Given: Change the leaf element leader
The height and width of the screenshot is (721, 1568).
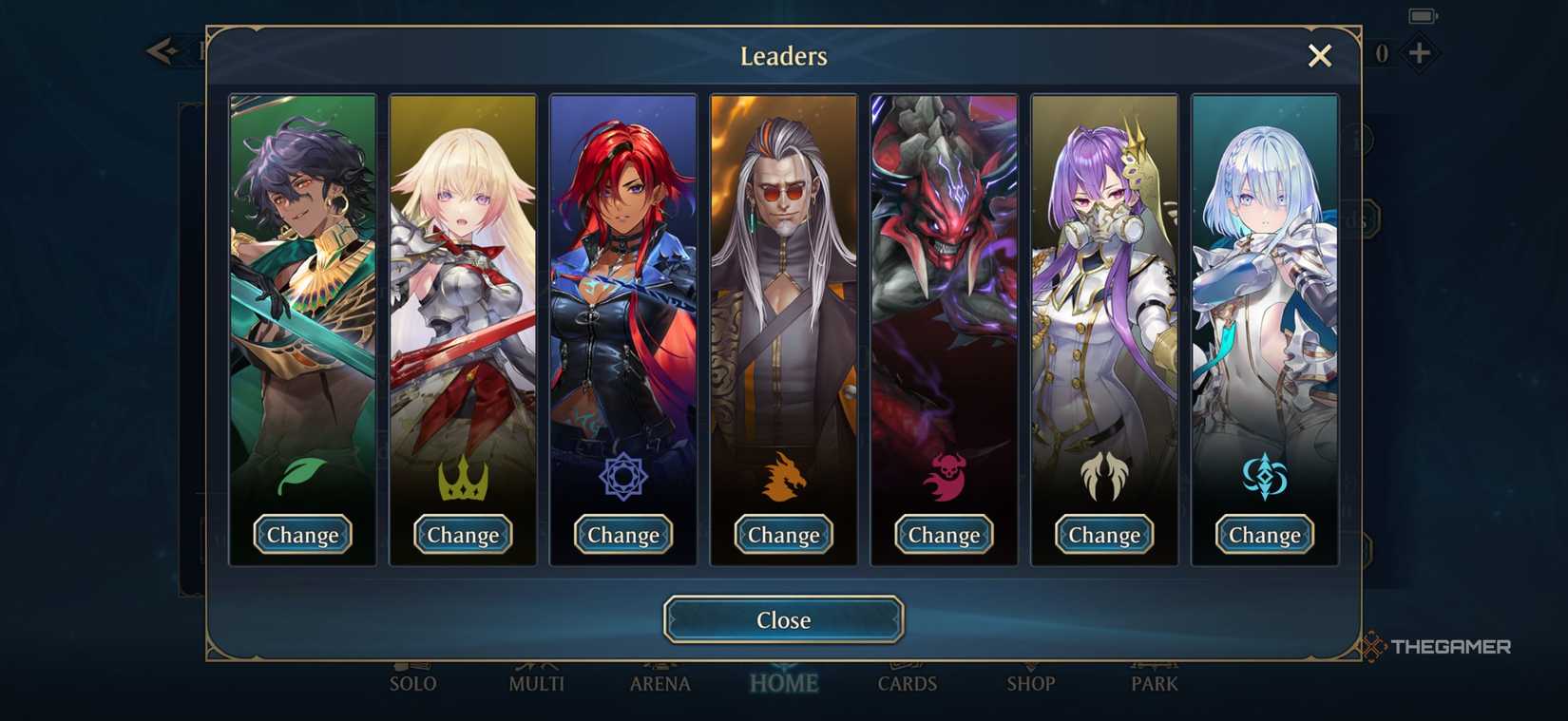Looking at the screenshot, I should click(302, 535).
